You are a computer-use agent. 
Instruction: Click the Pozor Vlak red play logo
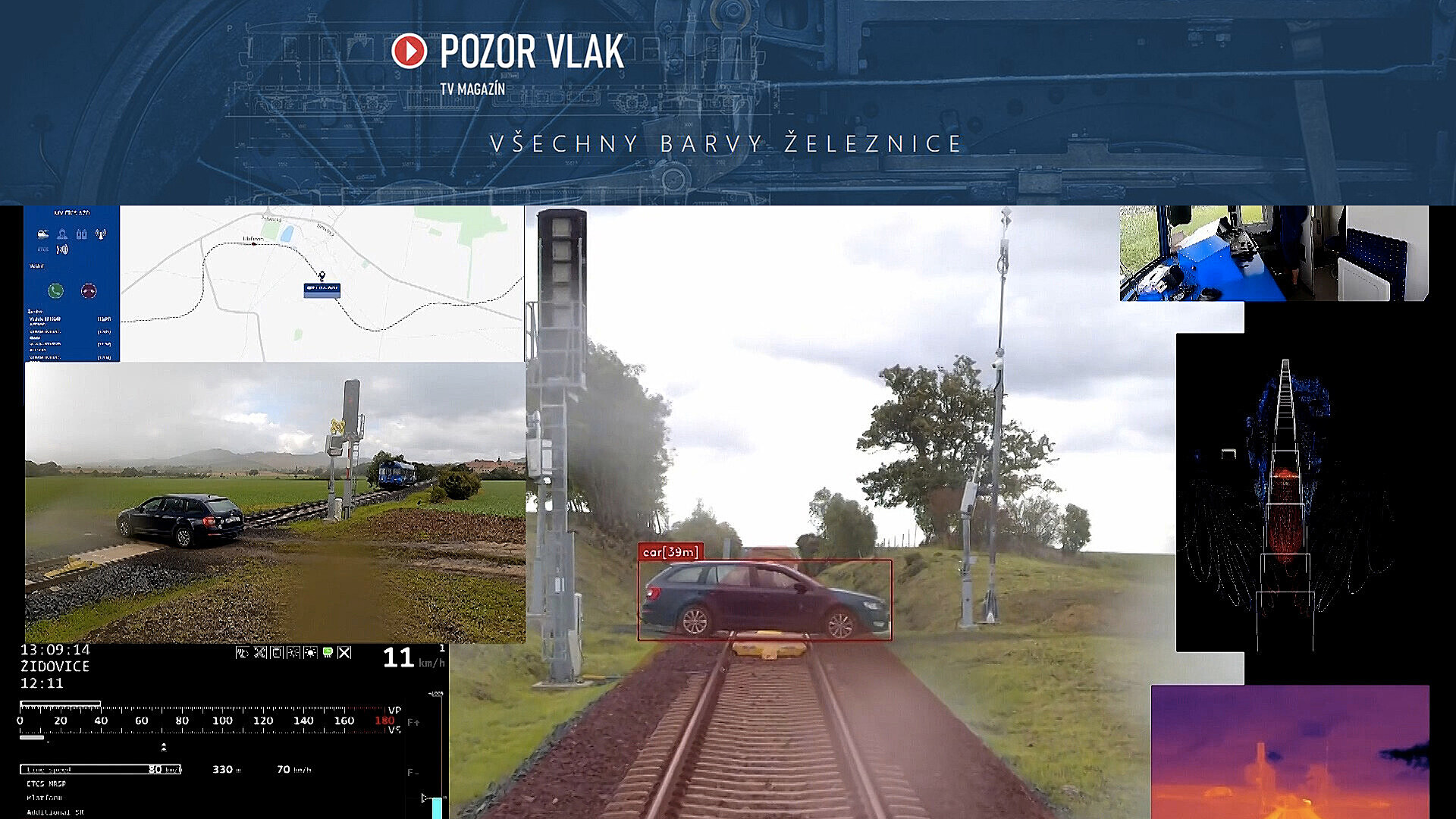point(409,51)
